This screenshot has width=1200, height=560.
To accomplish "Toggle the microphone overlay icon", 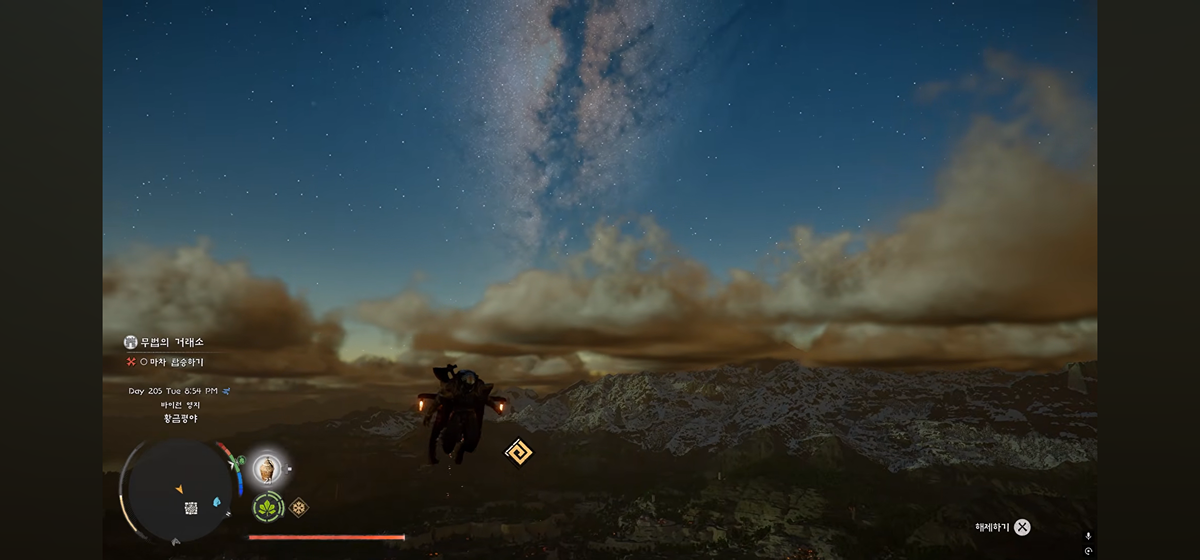I will pos(1088,537).
